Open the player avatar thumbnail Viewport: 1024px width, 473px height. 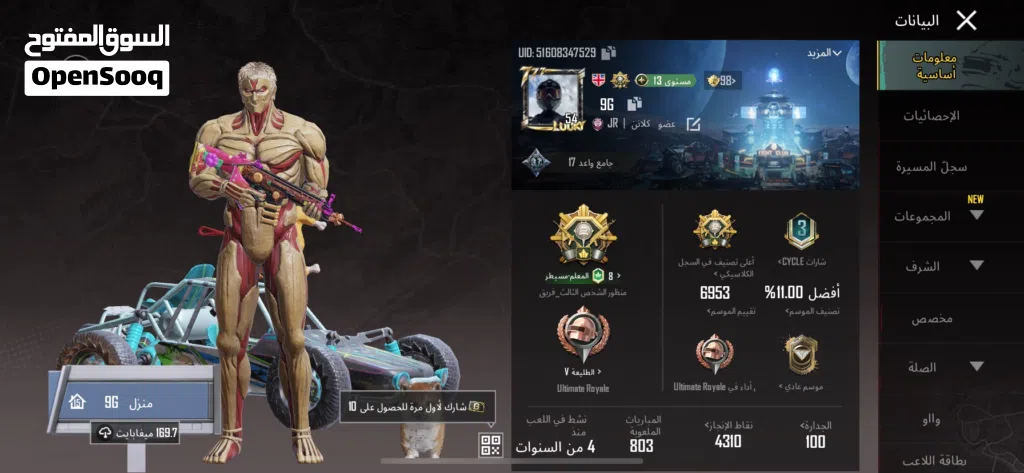[x=552, y=99]
